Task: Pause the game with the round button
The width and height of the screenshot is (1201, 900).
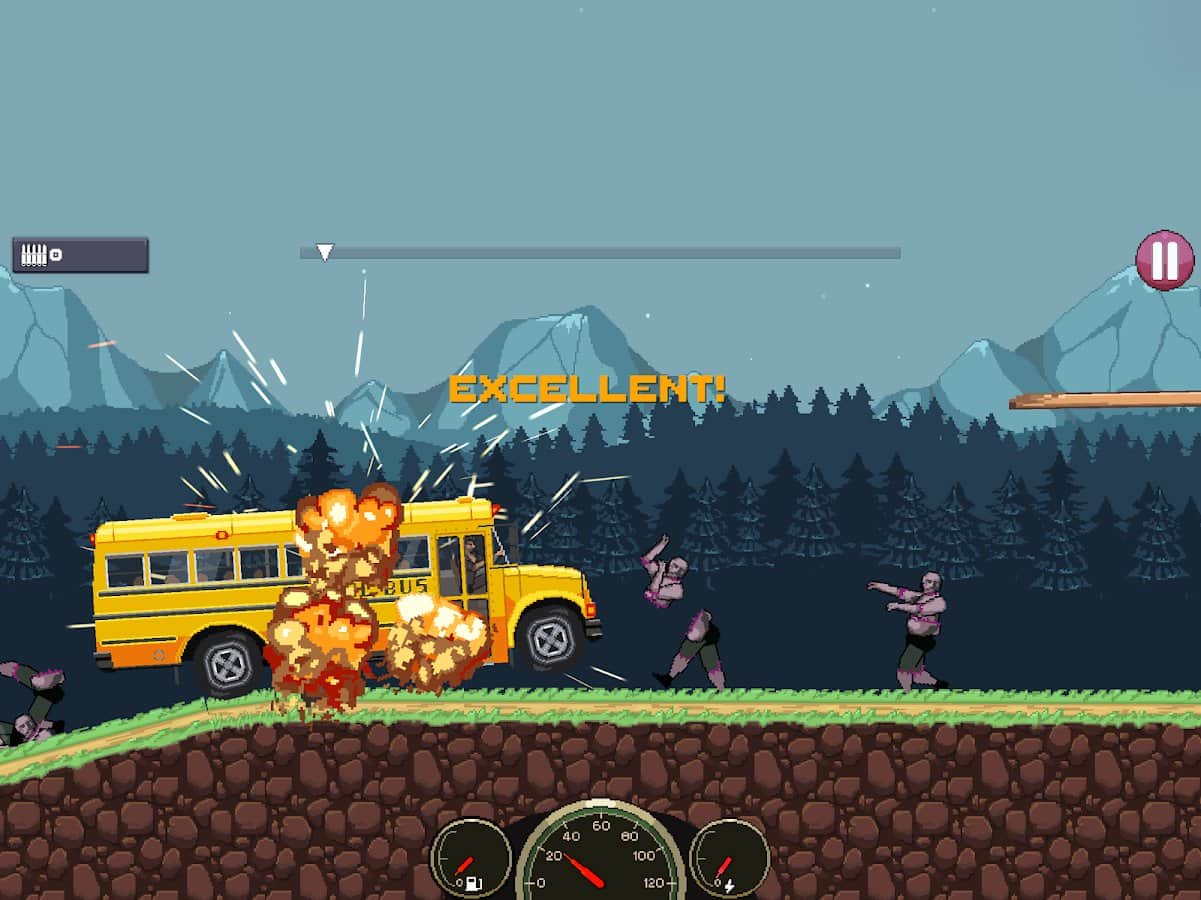Action: 1164,261
